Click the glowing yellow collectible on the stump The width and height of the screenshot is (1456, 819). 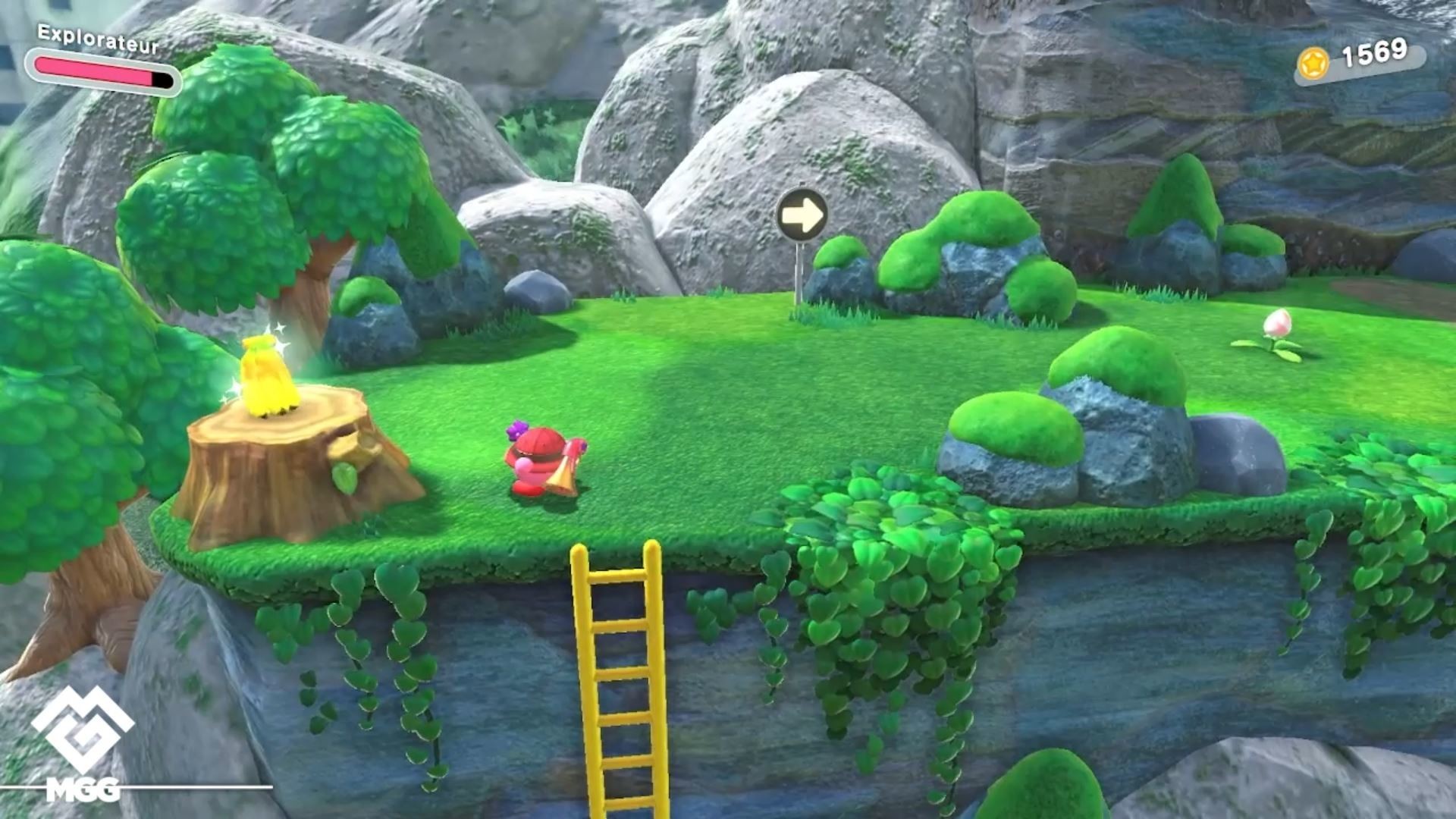point(269,372)
